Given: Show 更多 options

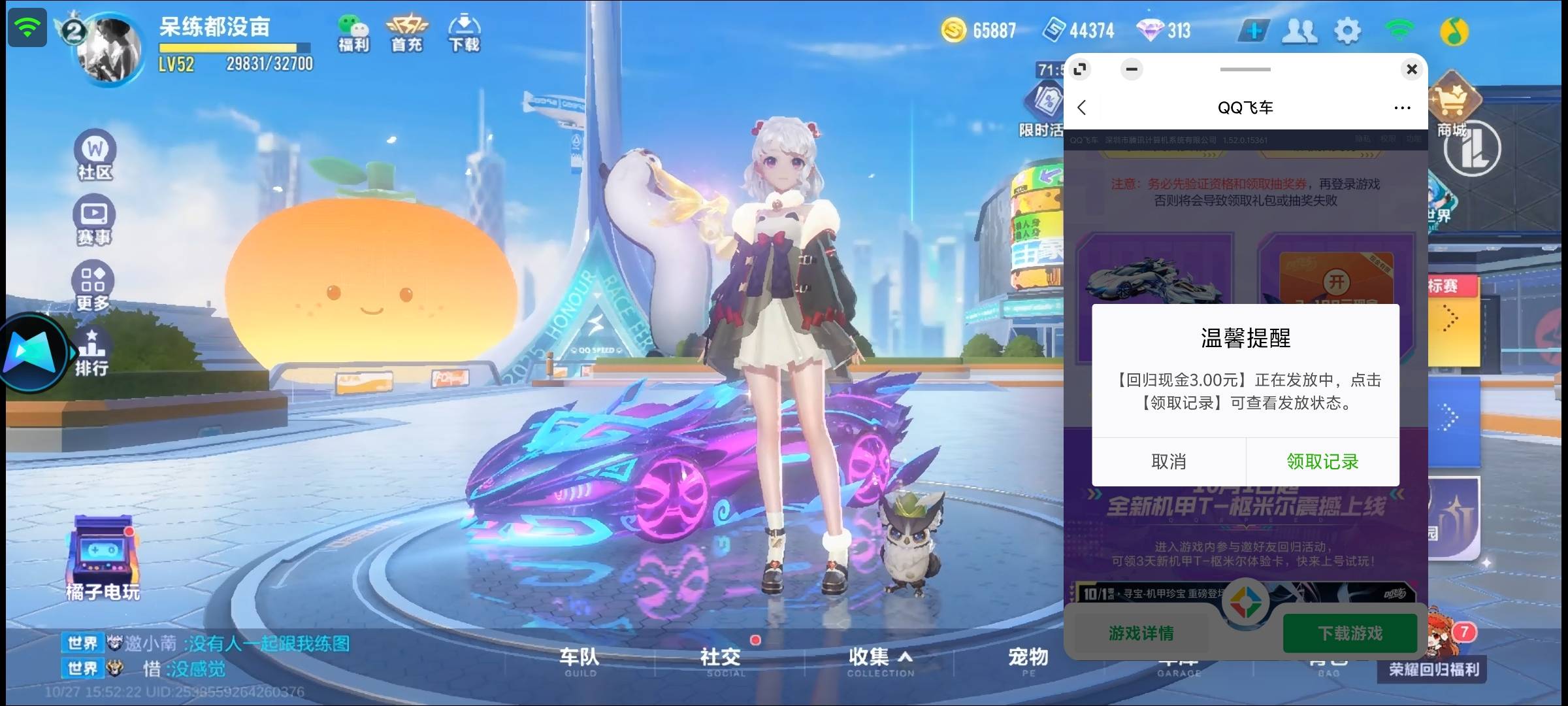Looking at the screenshot, I should 93,286.
